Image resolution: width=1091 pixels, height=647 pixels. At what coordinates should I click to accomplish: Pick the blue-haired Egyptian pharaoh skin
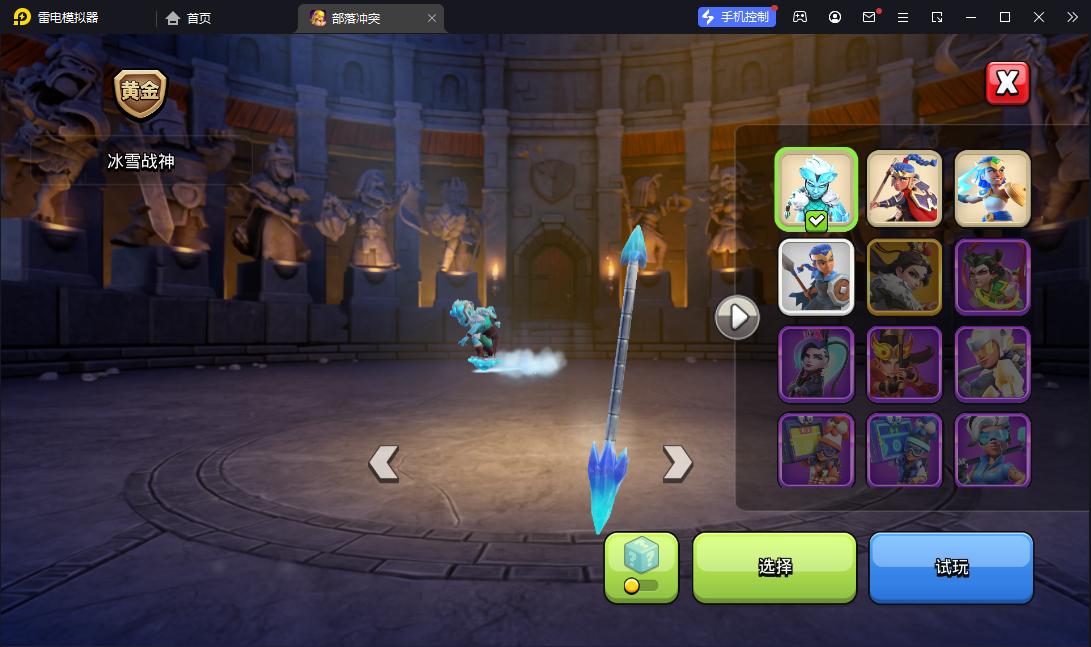tap(992, 189)
